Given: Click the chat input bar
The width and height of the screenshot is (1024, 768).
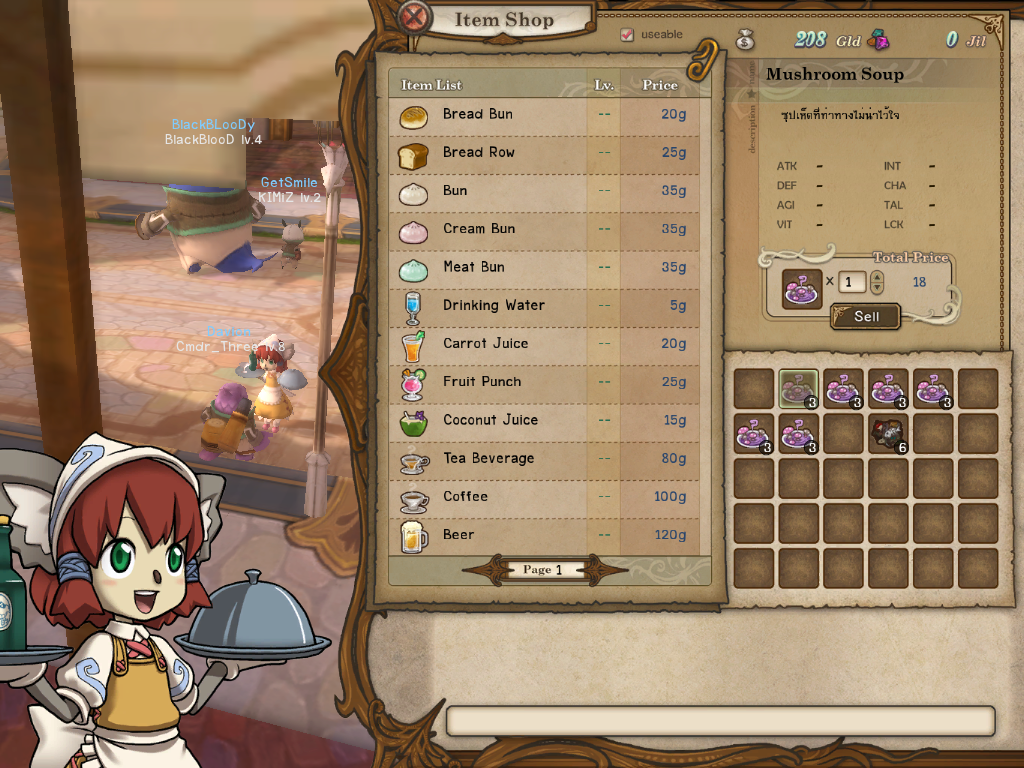Looking at the screenshot, I should (x=720, y=721).
